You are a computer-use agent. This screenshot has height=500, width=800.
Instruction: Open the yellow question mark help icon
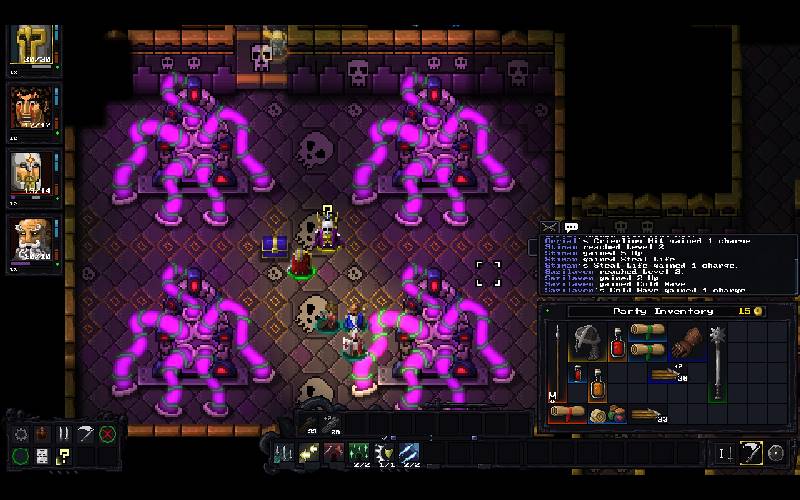[x=62, y=456]
